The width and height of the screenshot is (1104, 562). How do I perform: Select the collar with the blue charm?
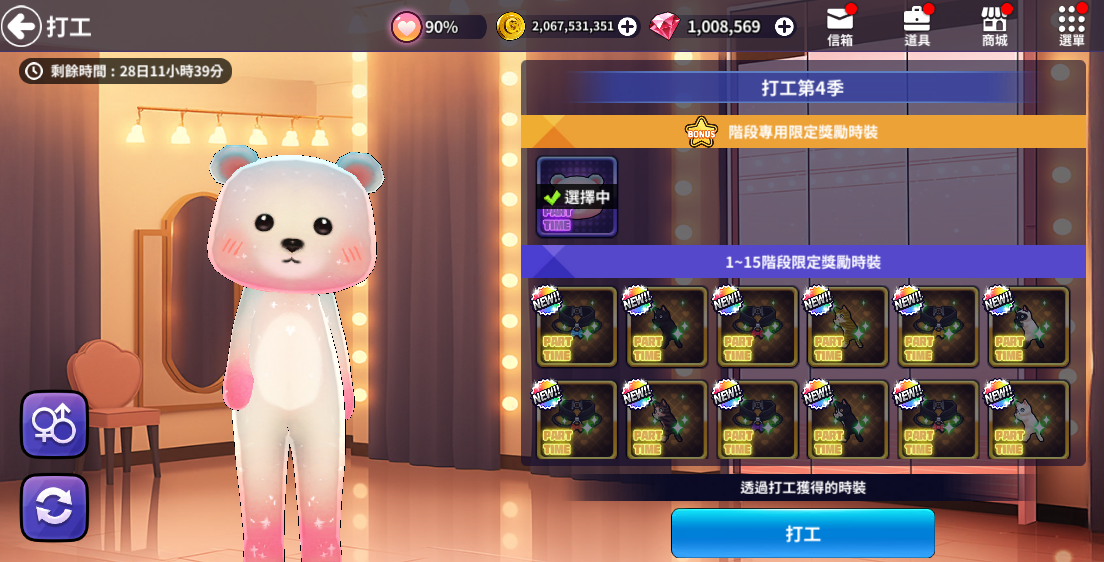click(577, 327)
